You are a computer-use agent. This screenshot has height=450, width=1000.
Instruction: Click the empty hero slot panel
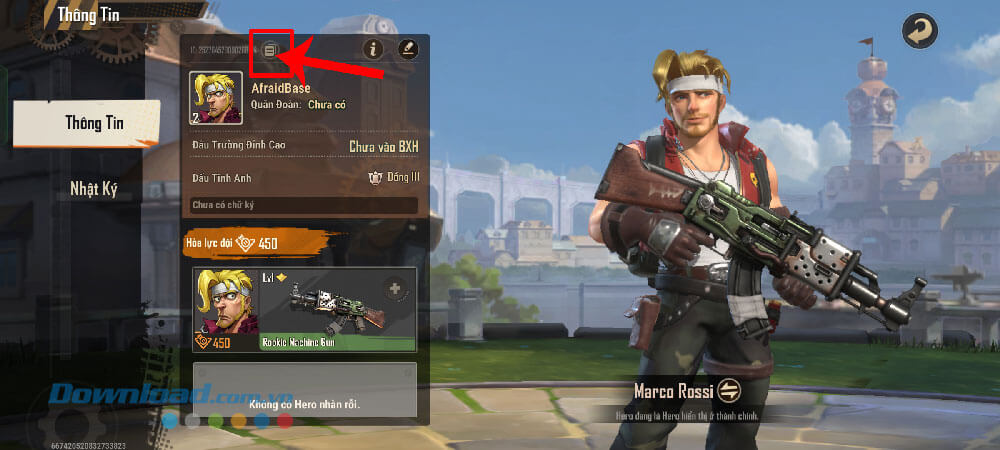tap(304, 392)
